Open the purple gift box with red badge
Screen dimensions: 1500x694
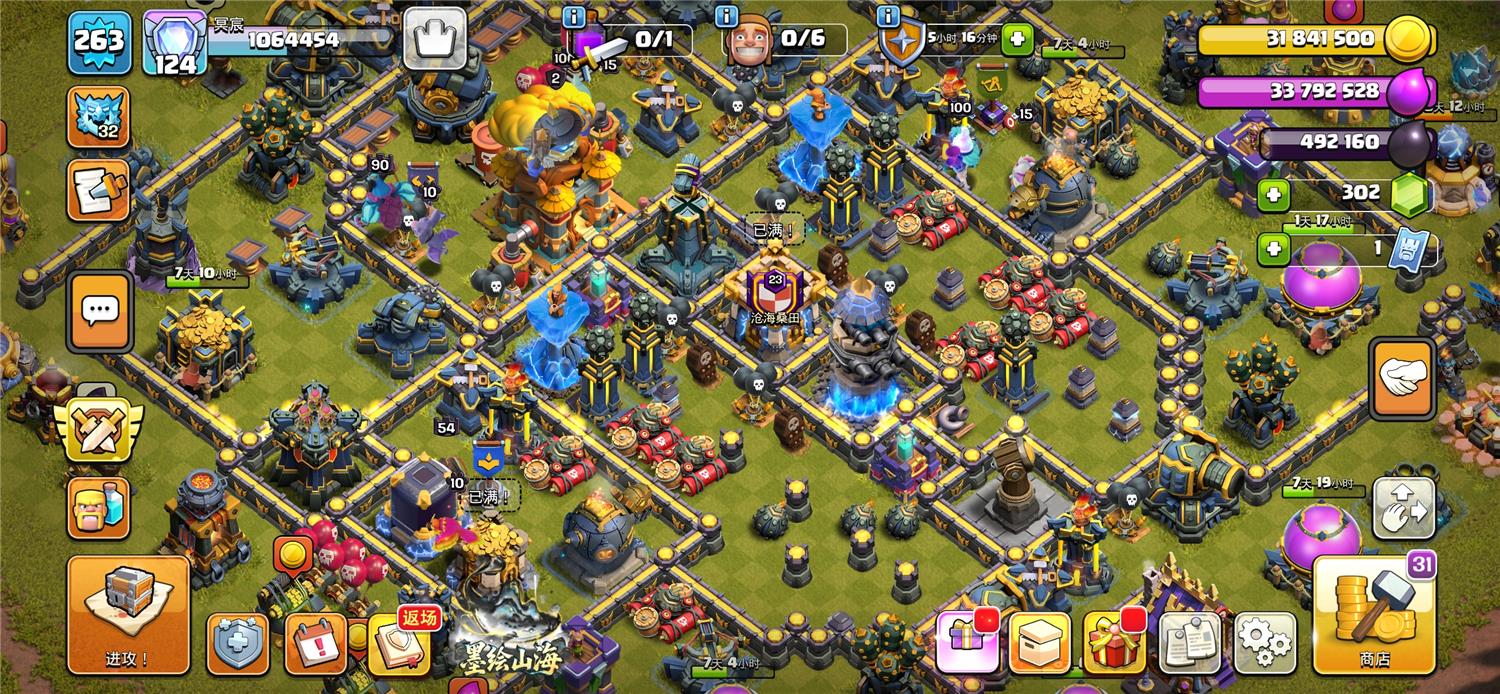click(x=966, y=642)
